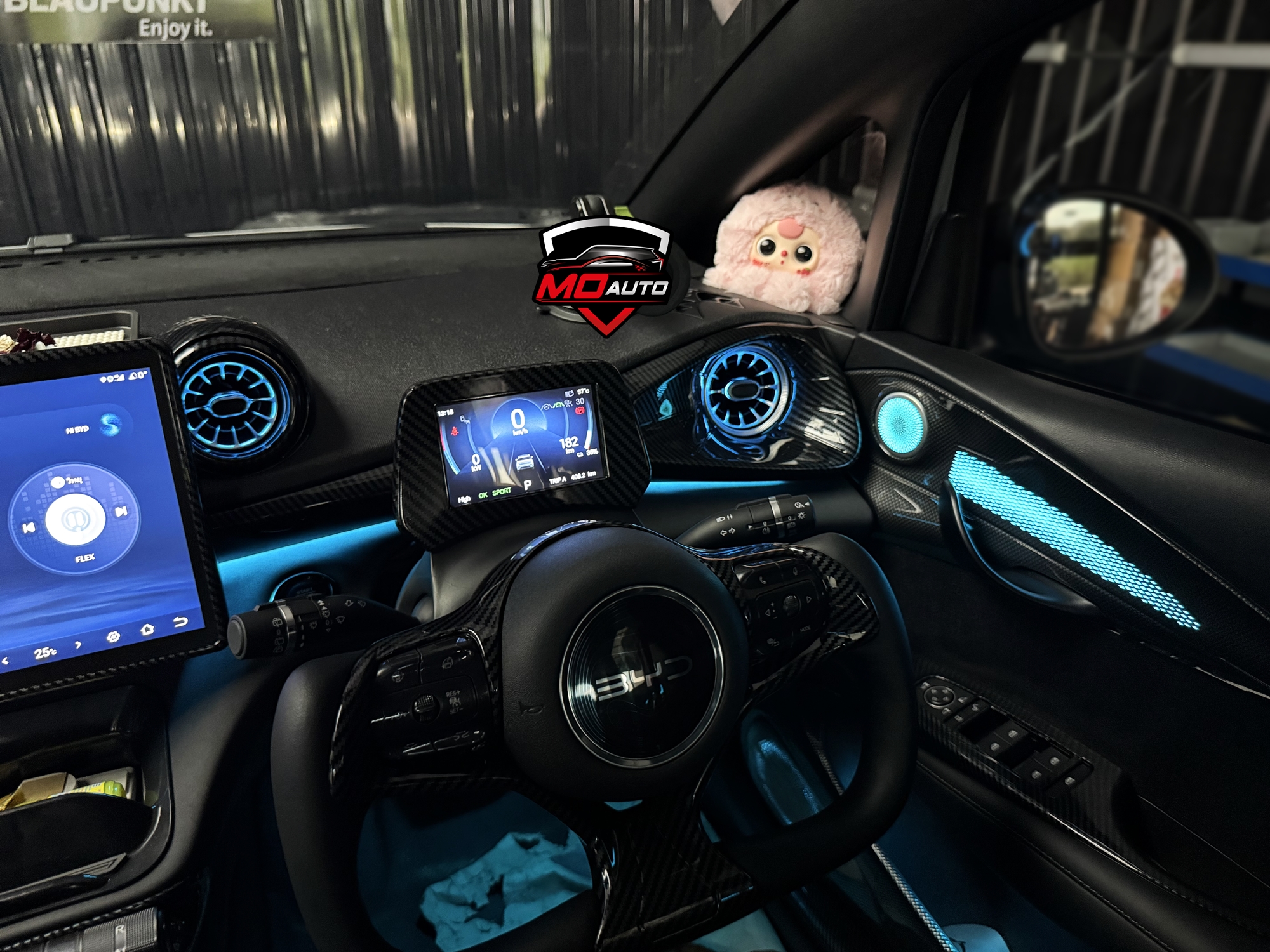Viewport: 1270px width, 952px height.
Task: Tap the star home icon on the bottom bar
Action: (148, 629)
